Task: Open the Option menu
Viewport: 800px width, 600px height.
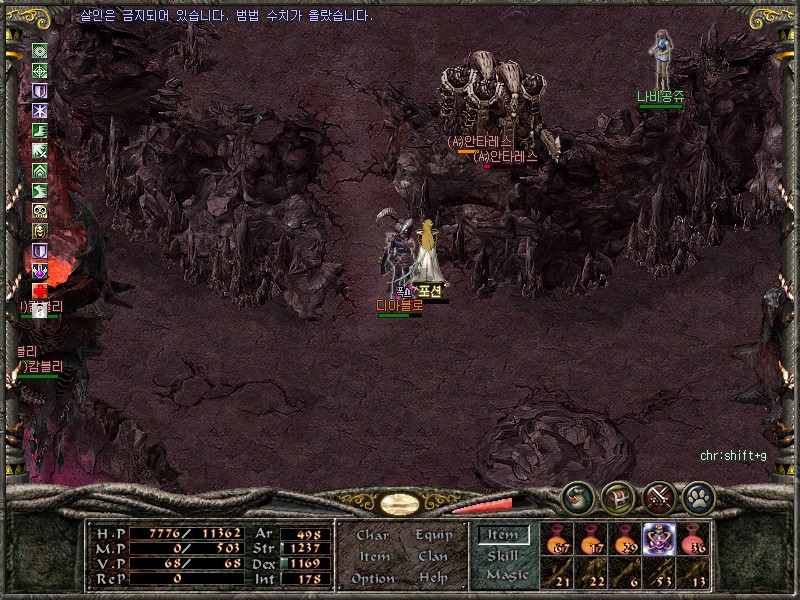Action: coord(373,578)
